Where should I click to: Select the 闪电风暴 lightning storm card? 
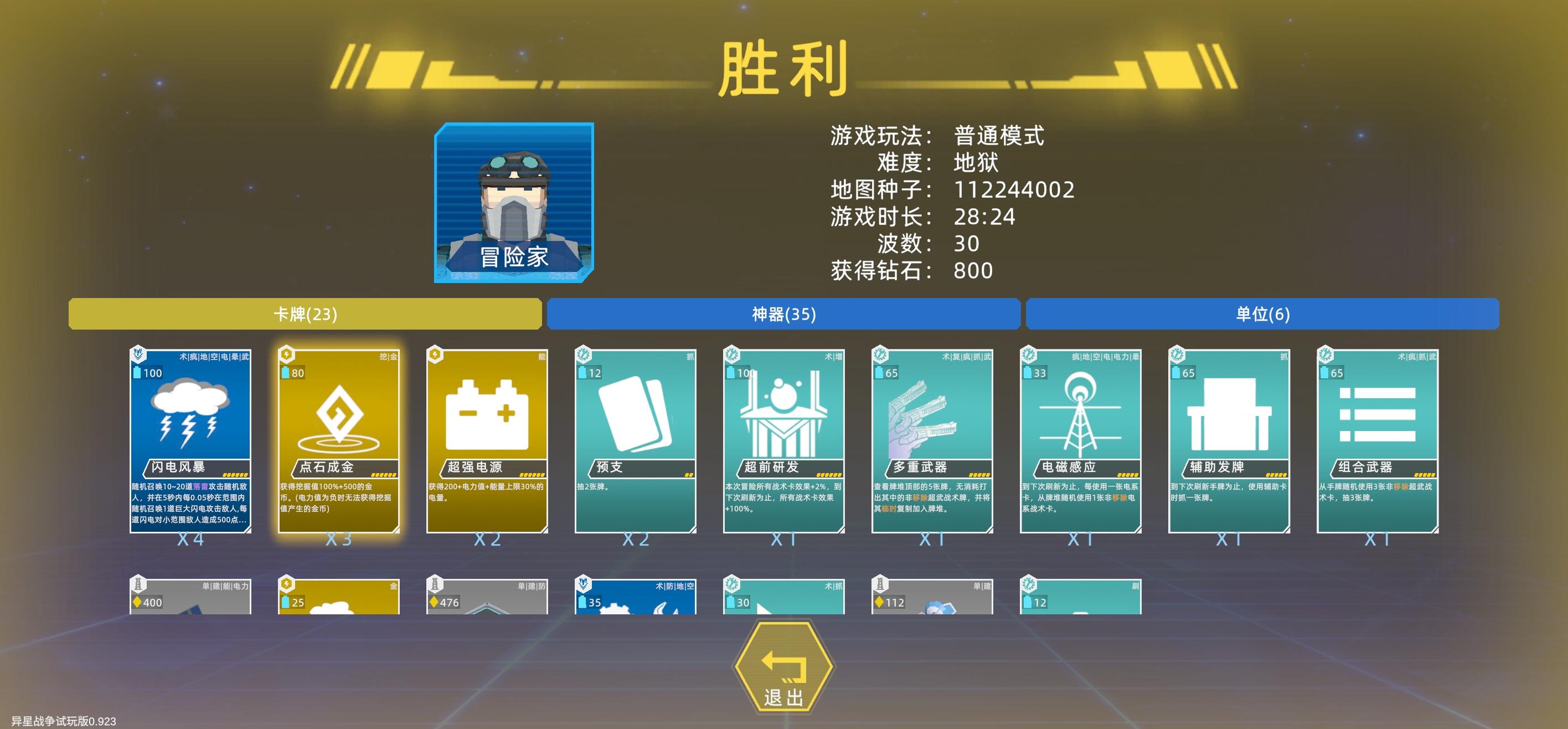pyautogui.click(x=192, y=439)
